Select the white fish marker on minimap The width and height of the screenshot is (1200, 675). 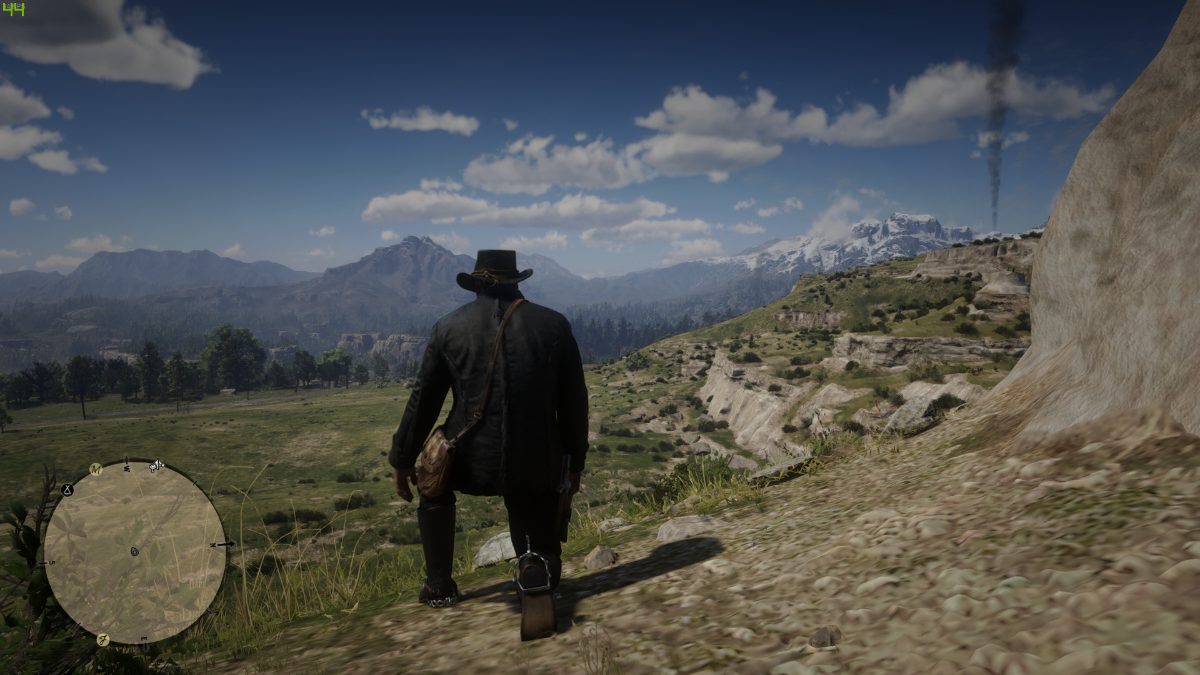click(x=156, y=466)
